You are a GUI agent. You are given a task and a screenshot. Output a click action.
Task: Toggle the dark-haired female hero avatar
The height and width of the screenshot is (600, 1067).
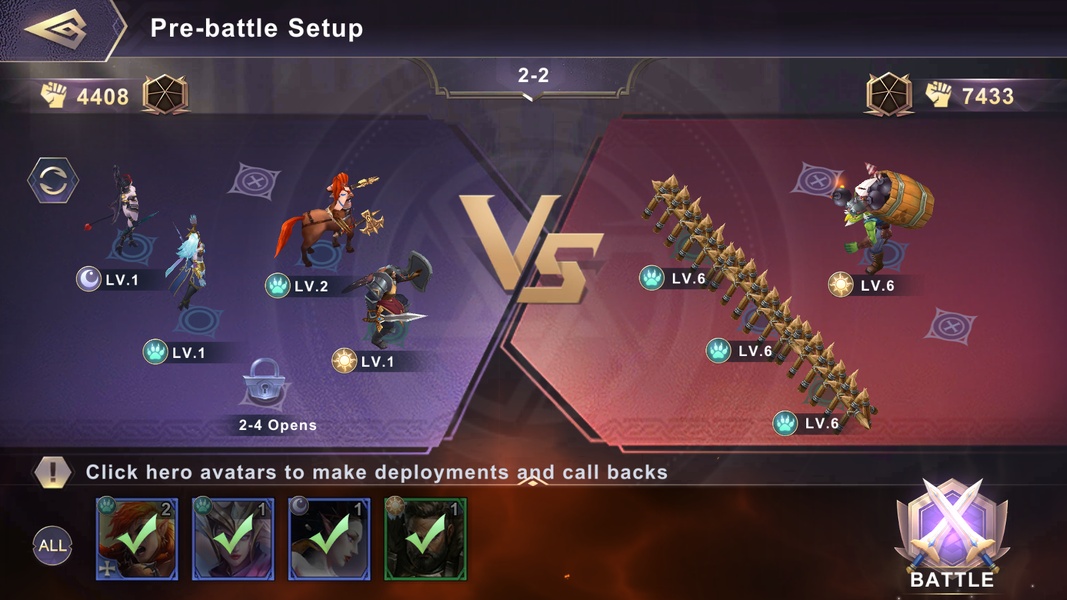329,539
